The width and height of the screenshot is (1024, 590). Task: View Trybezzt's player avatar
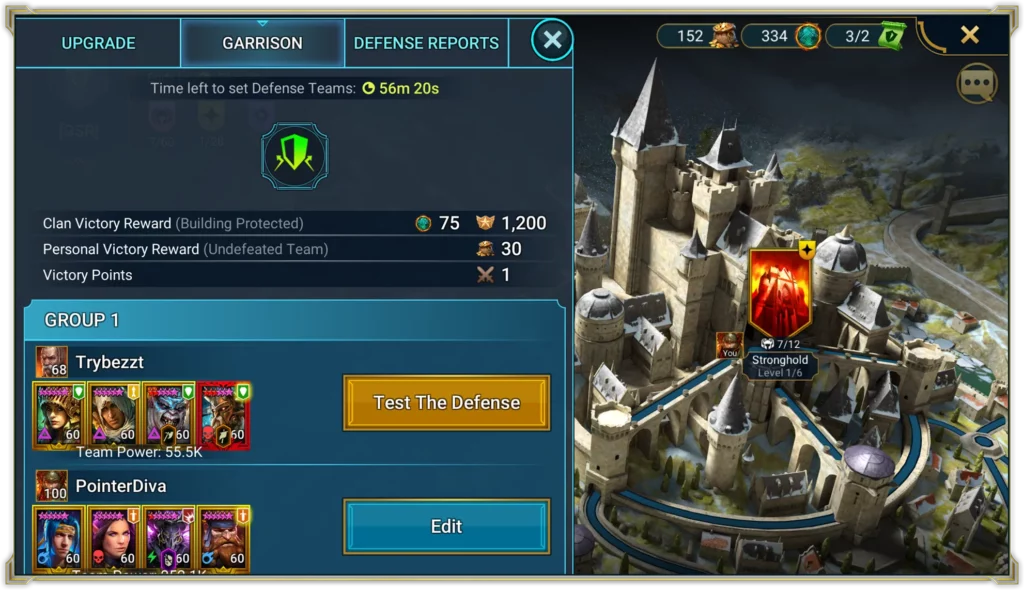click(x=52, y=362)
